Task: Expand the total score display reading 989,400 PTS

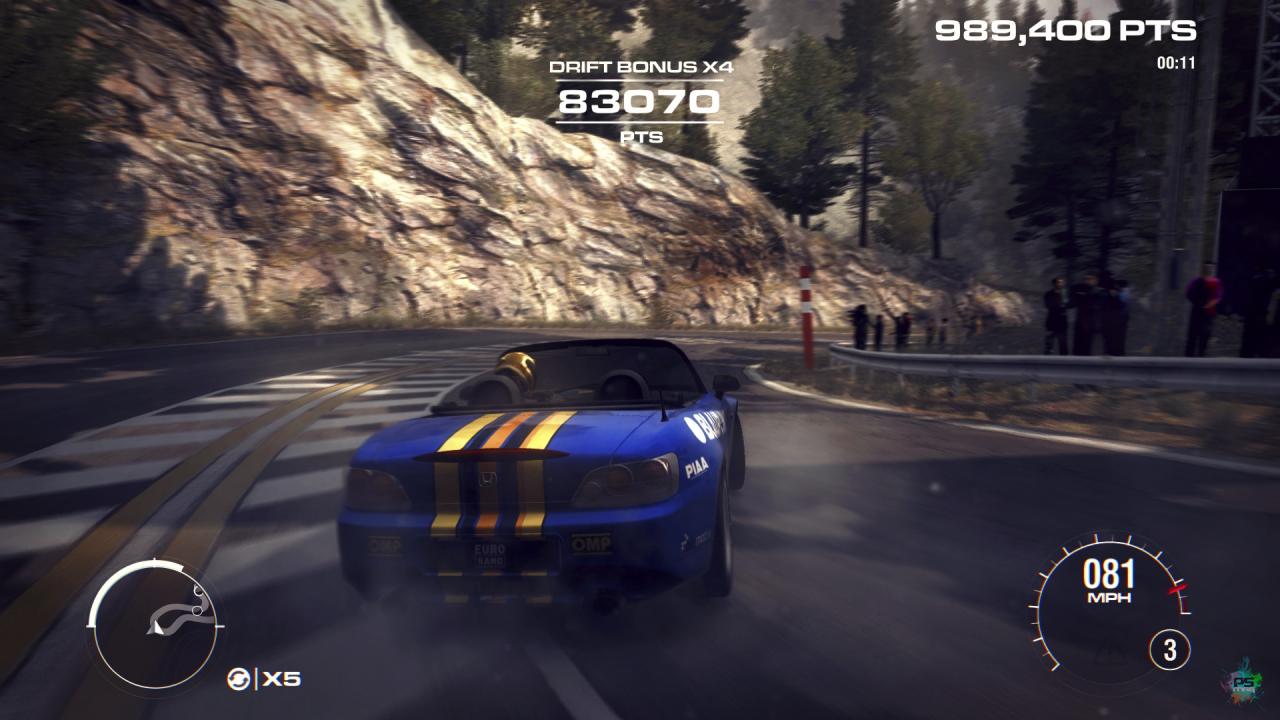Action: click(1063, 31)
